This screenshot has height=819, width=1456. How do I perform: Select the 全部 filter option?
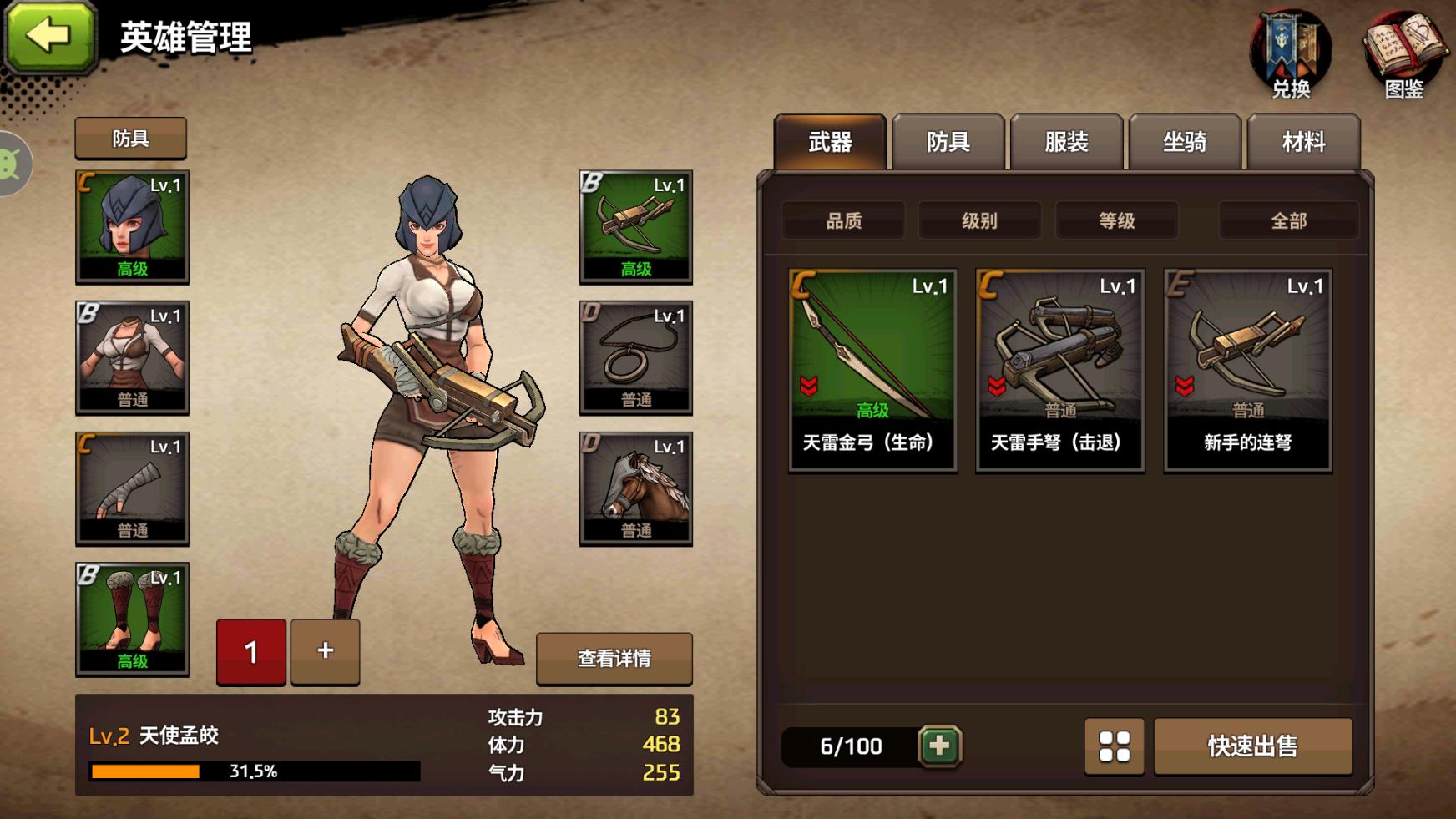pos(1288,220)
